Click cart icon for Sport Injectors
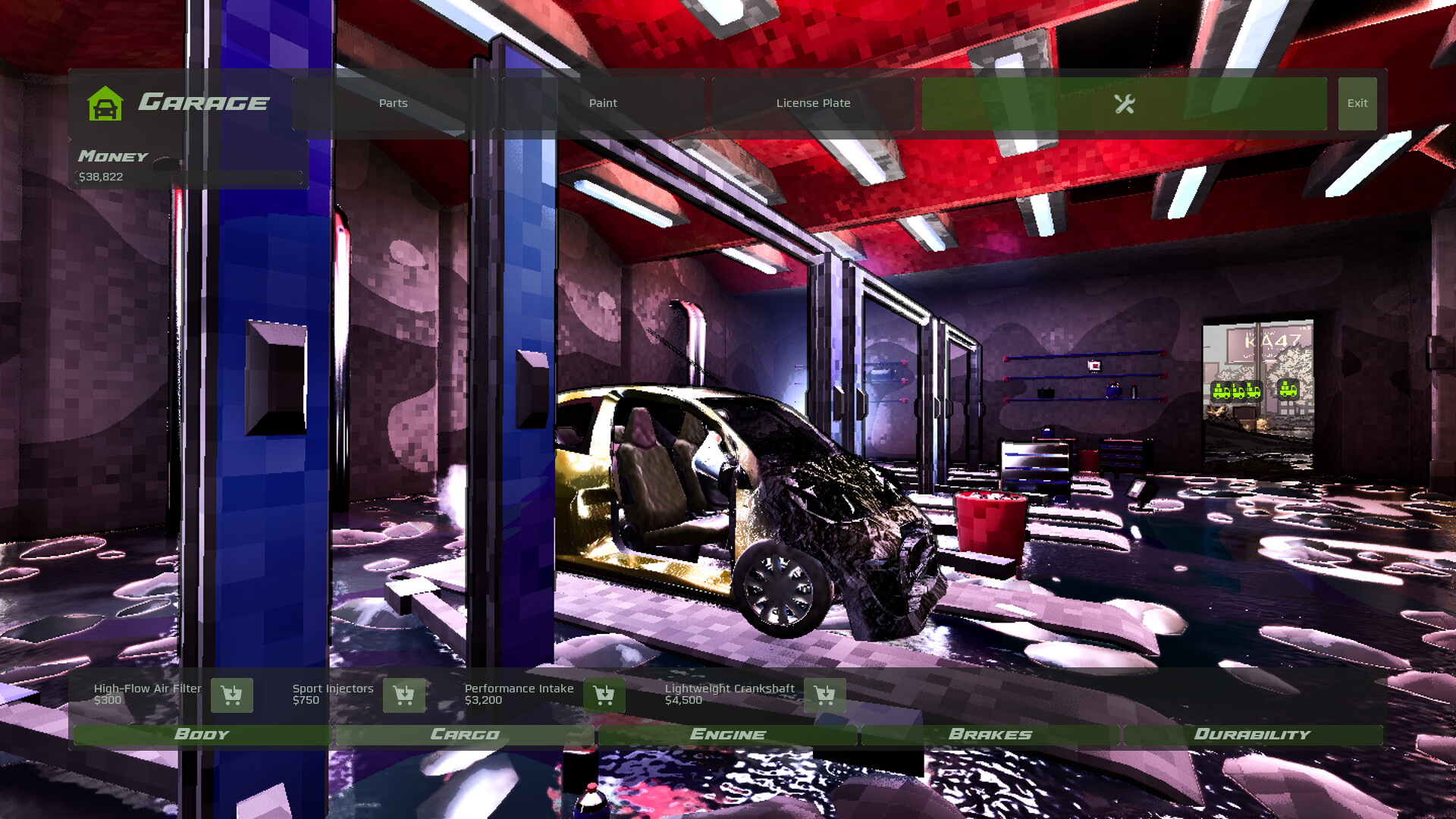 coord(403,695)
